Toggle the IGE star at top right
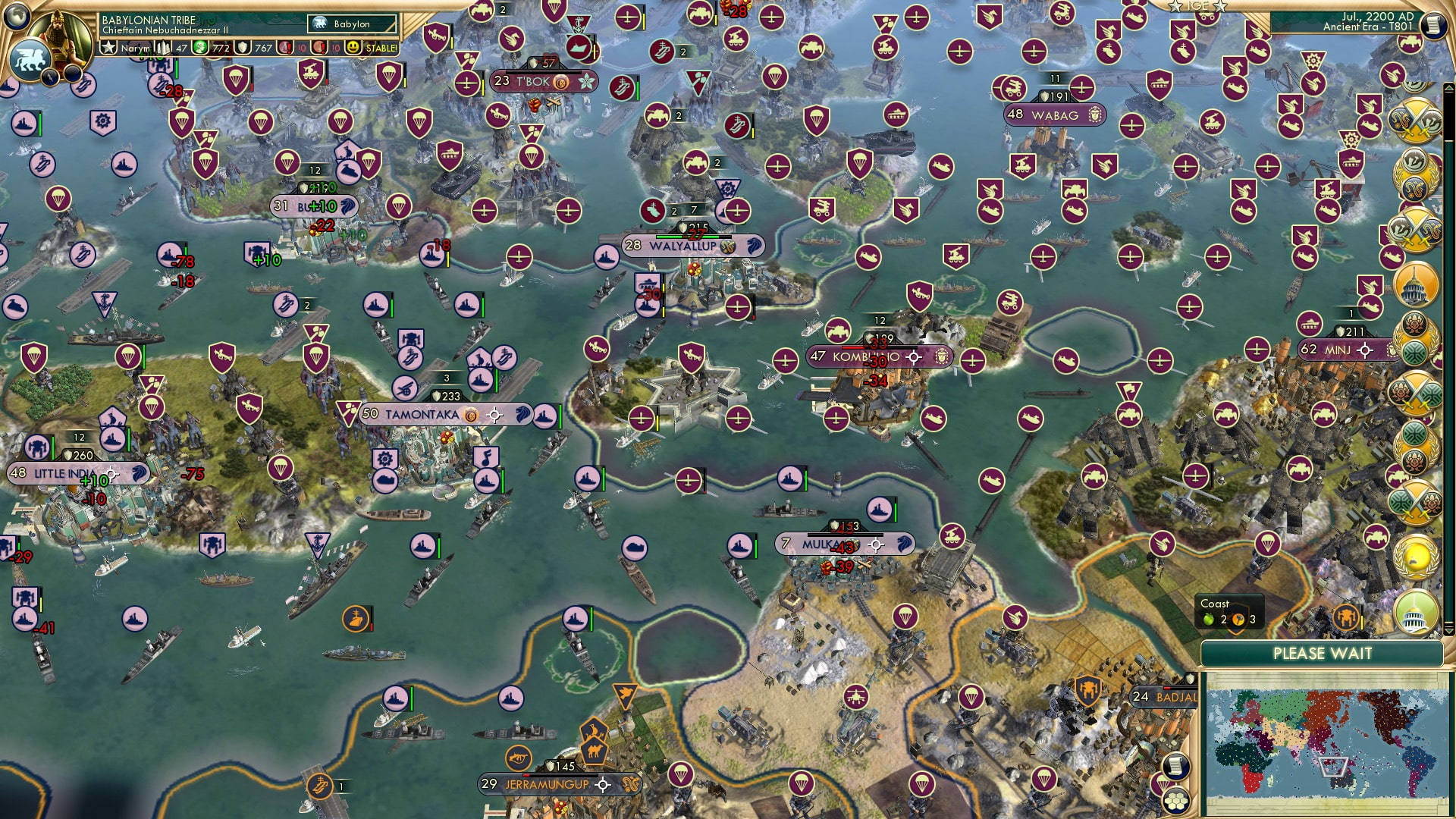The height and width of the screenshot is (819, 1456). pyautogui.click(x=1175, y=7)
